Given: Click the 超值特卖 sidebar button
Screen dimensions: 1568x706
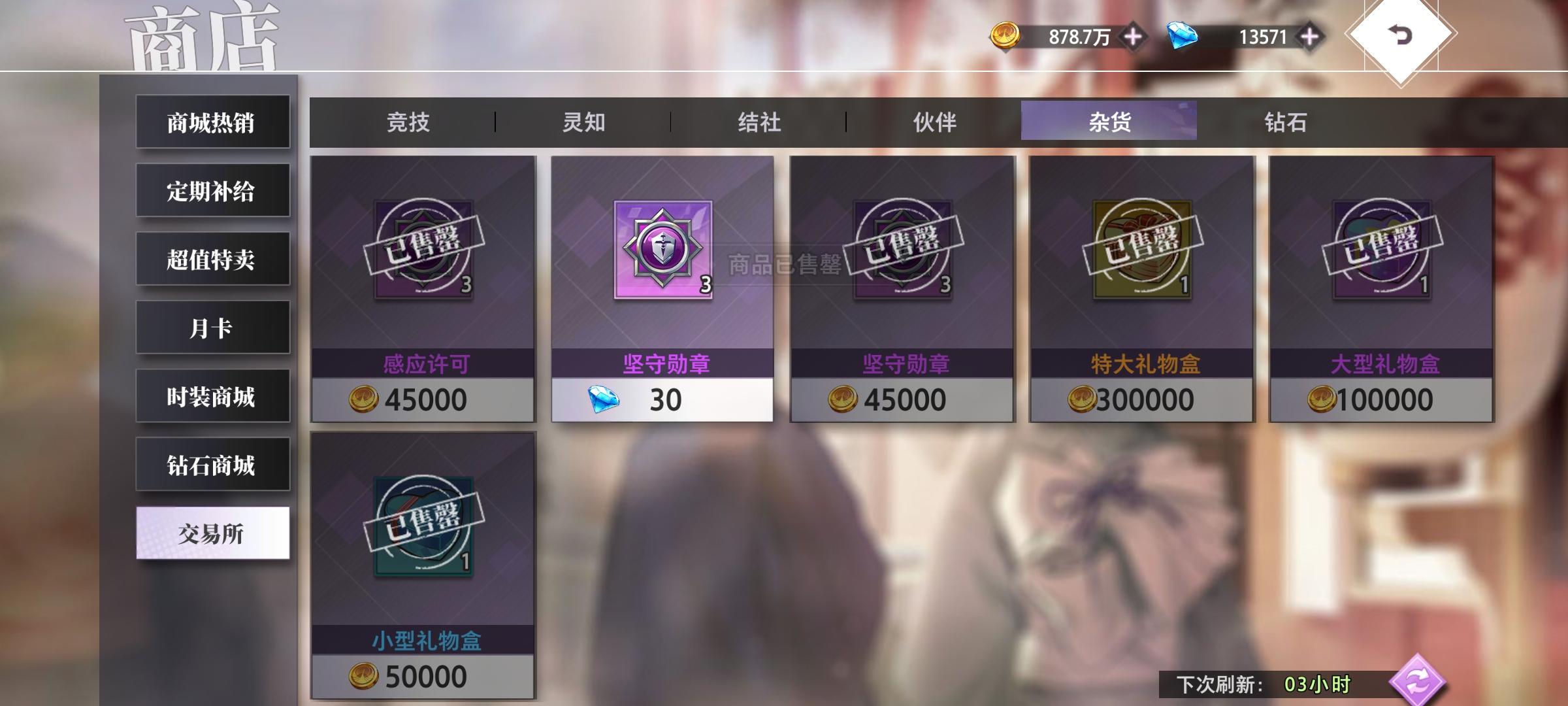Looking at the screenshot, I should [212, 259].
